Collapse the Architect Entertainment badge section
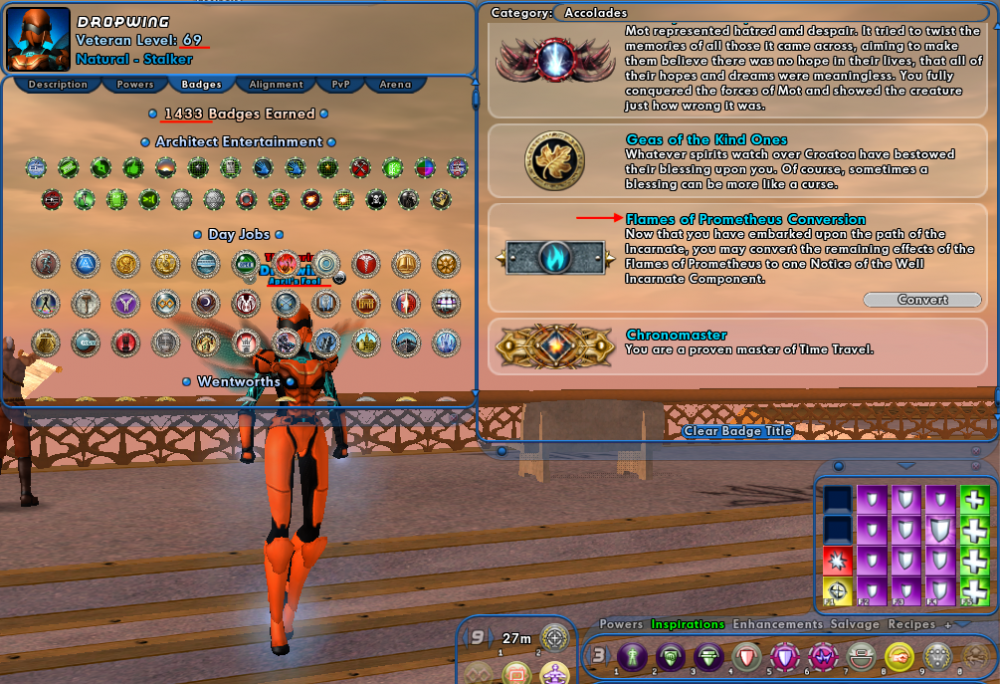This screenshot has width=1000, height=684. coord(147,142)
